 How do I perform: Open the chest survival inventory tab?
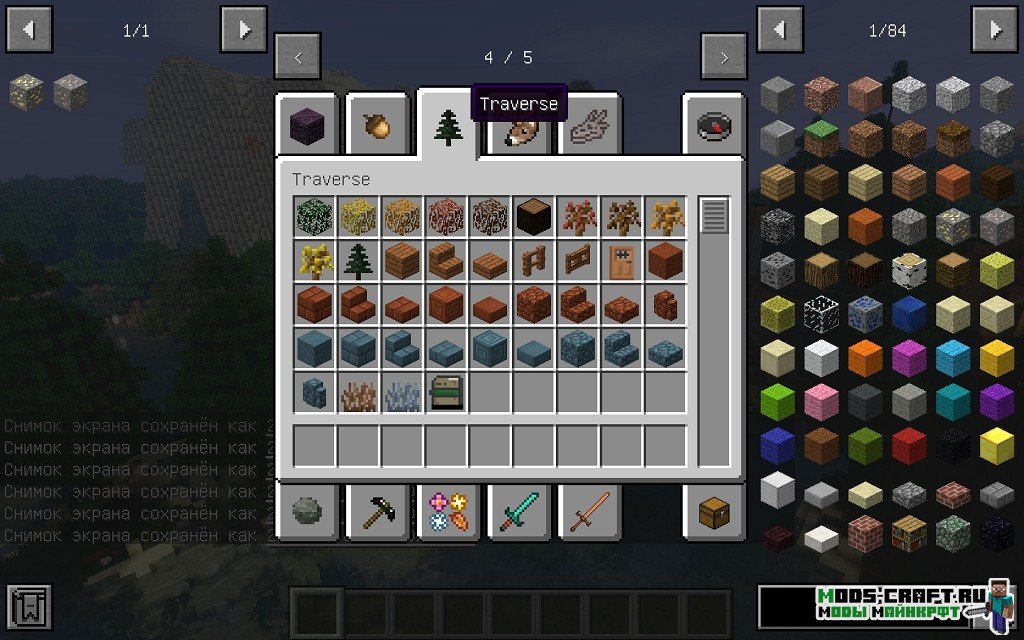(x=714, y=513)
